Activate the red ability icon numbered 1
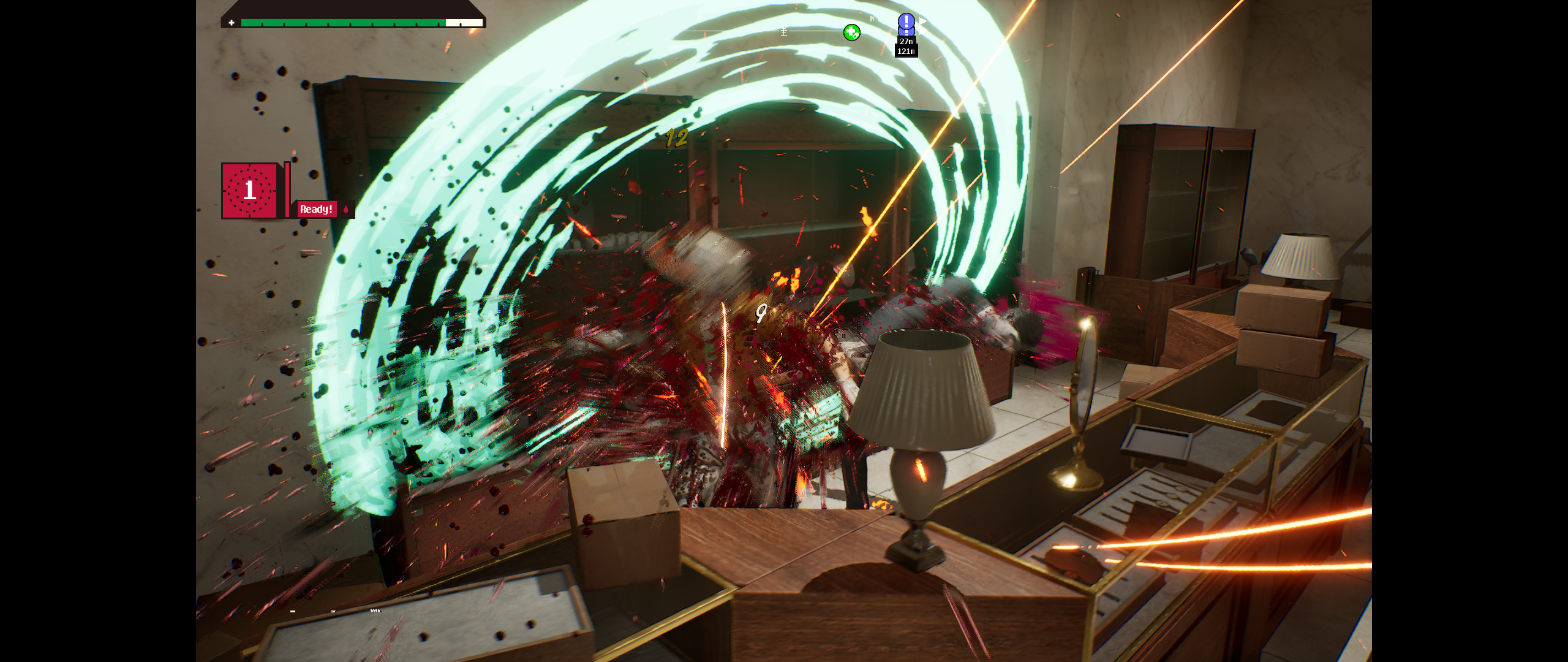The height and width of the screenshot is (662, 1568). [250, 191]
